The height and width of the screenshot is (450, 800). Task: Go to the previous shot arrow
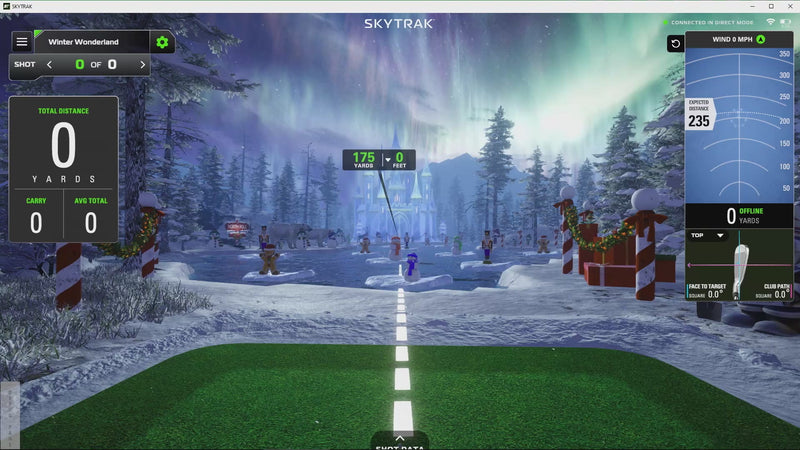coord(49,65)
